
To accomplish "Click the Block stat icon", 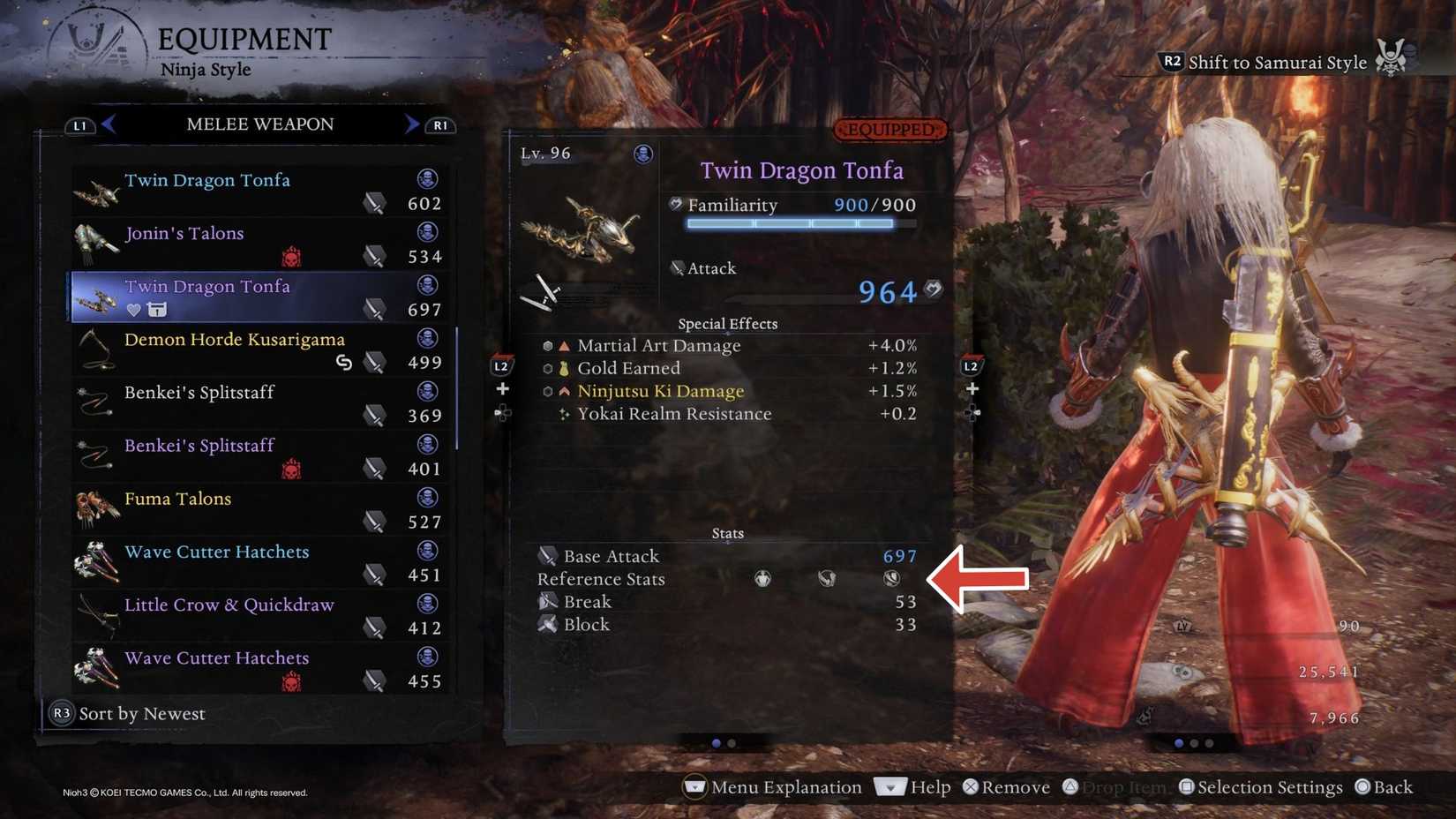I will 550,624.
